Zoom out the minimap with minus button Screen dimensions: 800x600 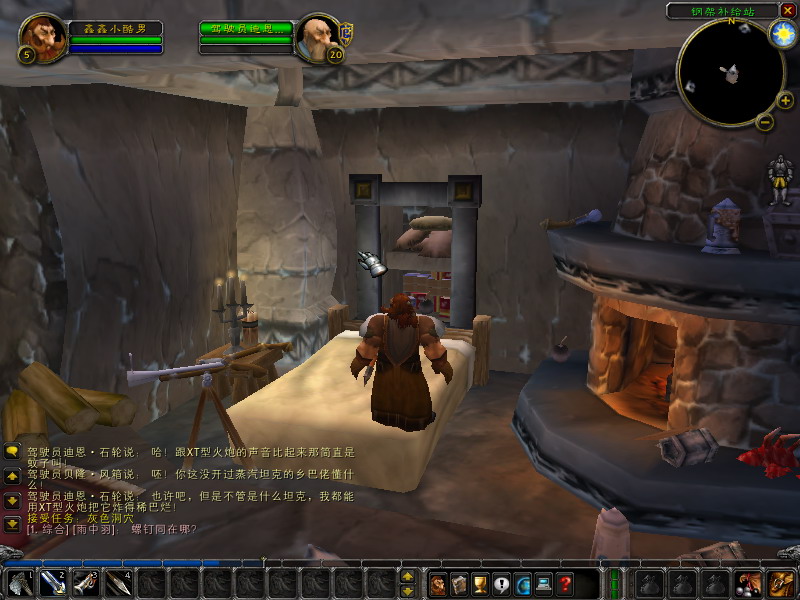765,122
